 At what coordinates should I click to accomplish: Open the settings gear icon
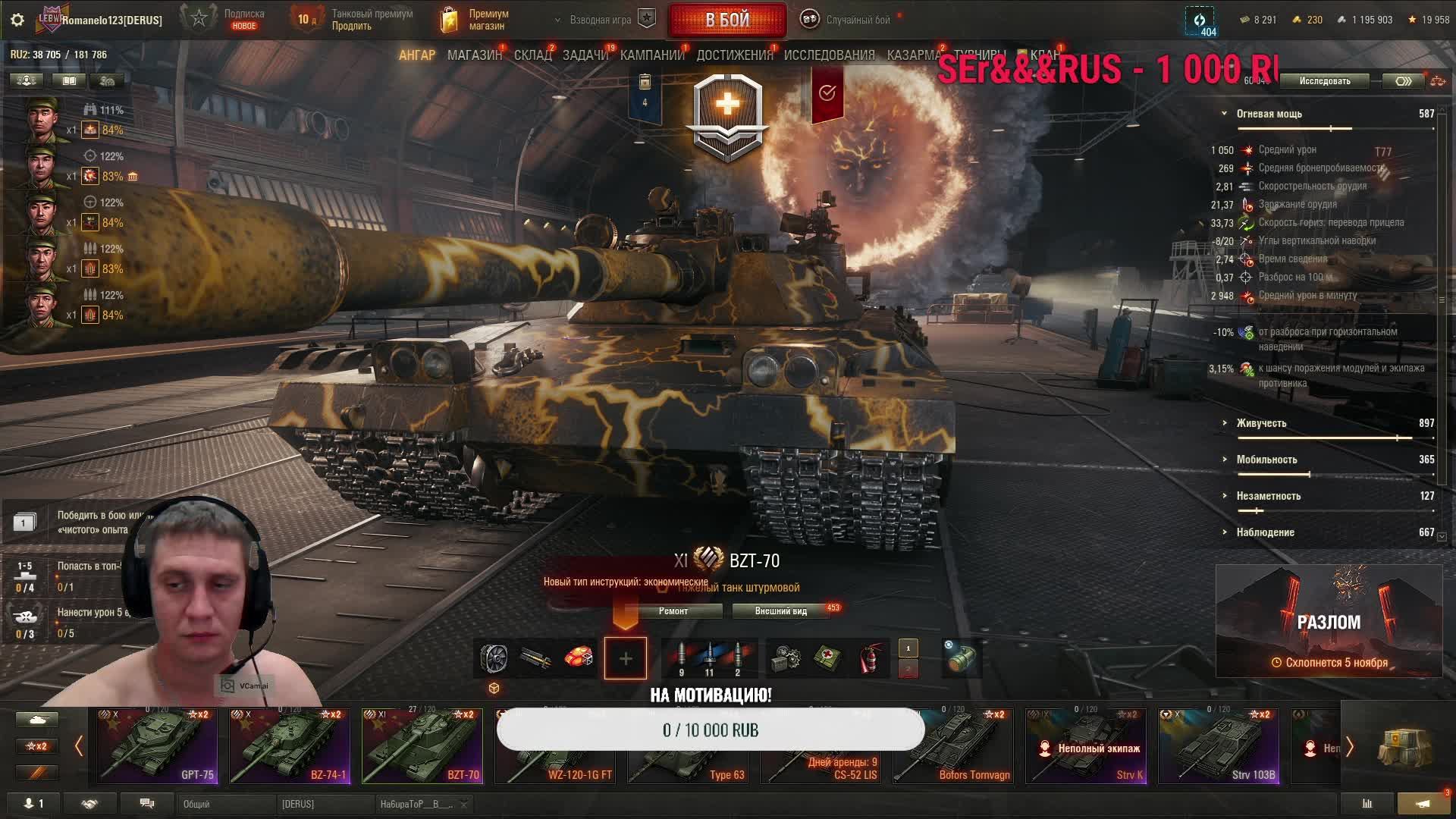[17, 20]
